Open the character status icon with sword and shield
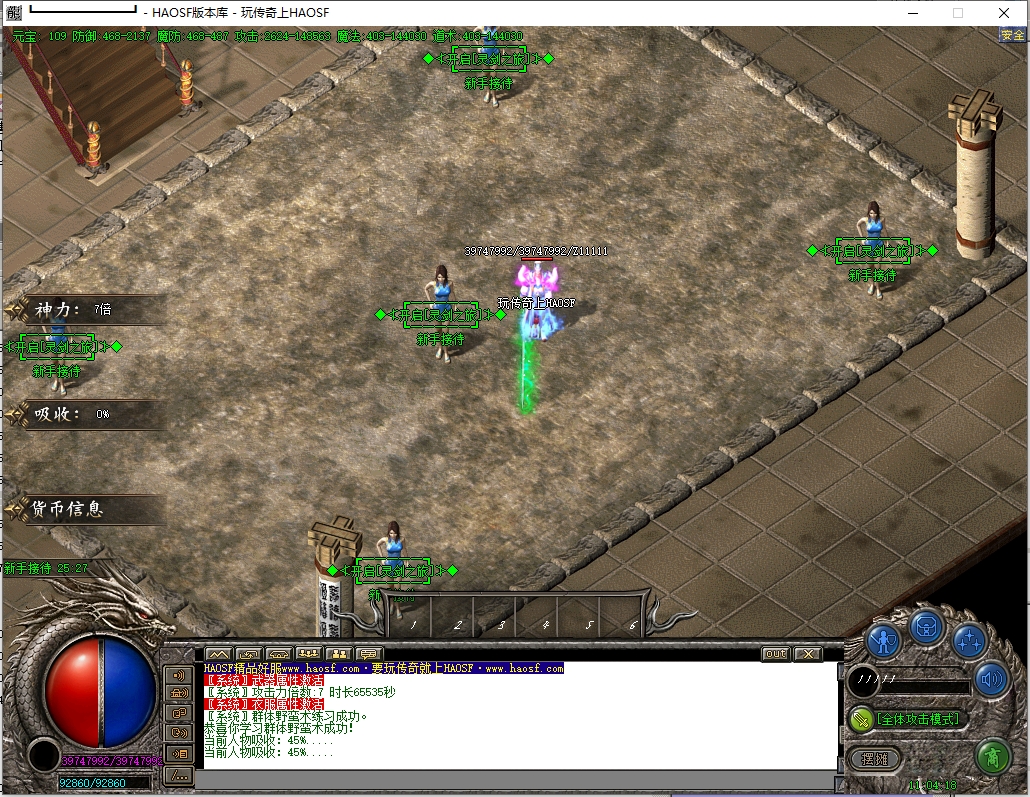This screenshot has width=1030, height=797. (884, 640)
